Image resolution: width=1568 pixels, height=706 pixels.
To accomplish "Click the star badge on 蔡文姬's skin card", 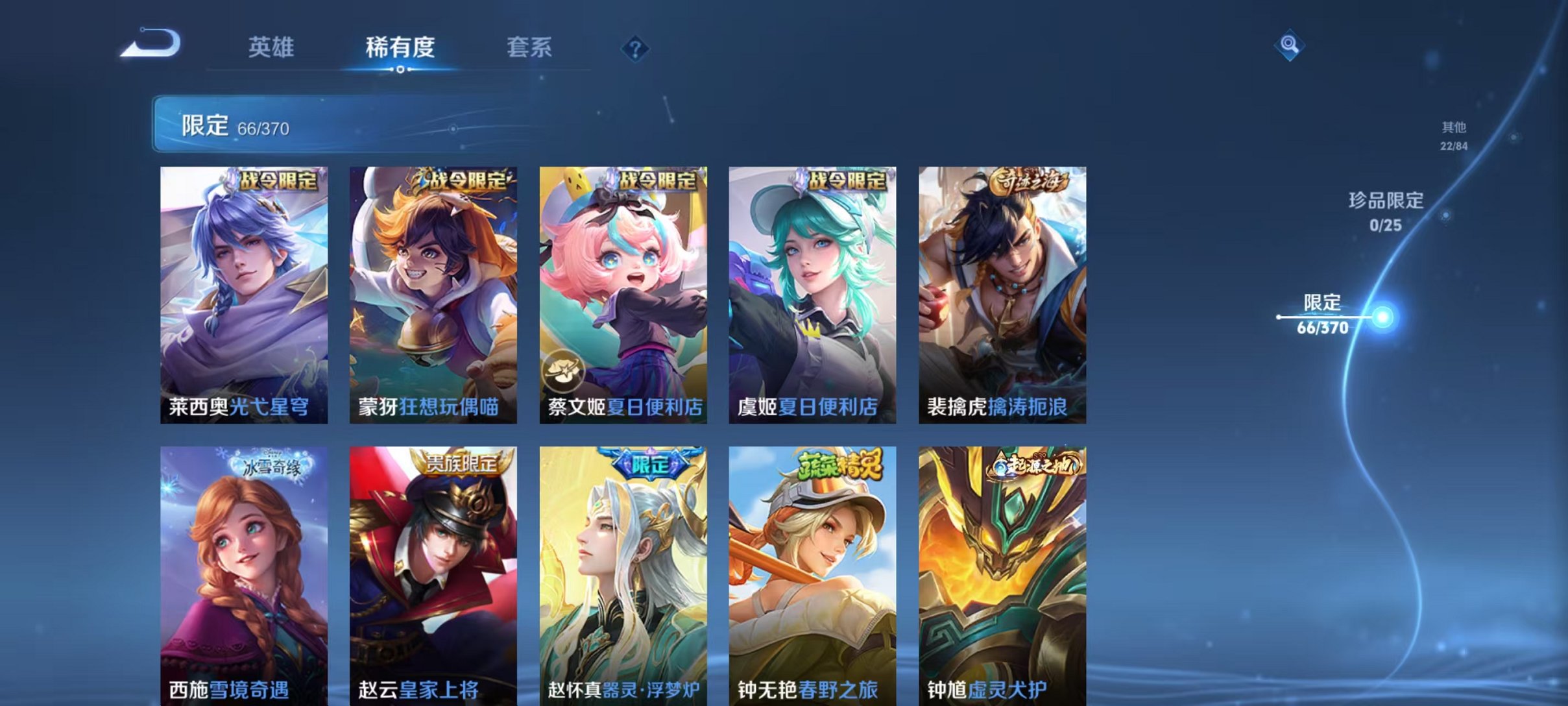I will (x=563, y=370).
